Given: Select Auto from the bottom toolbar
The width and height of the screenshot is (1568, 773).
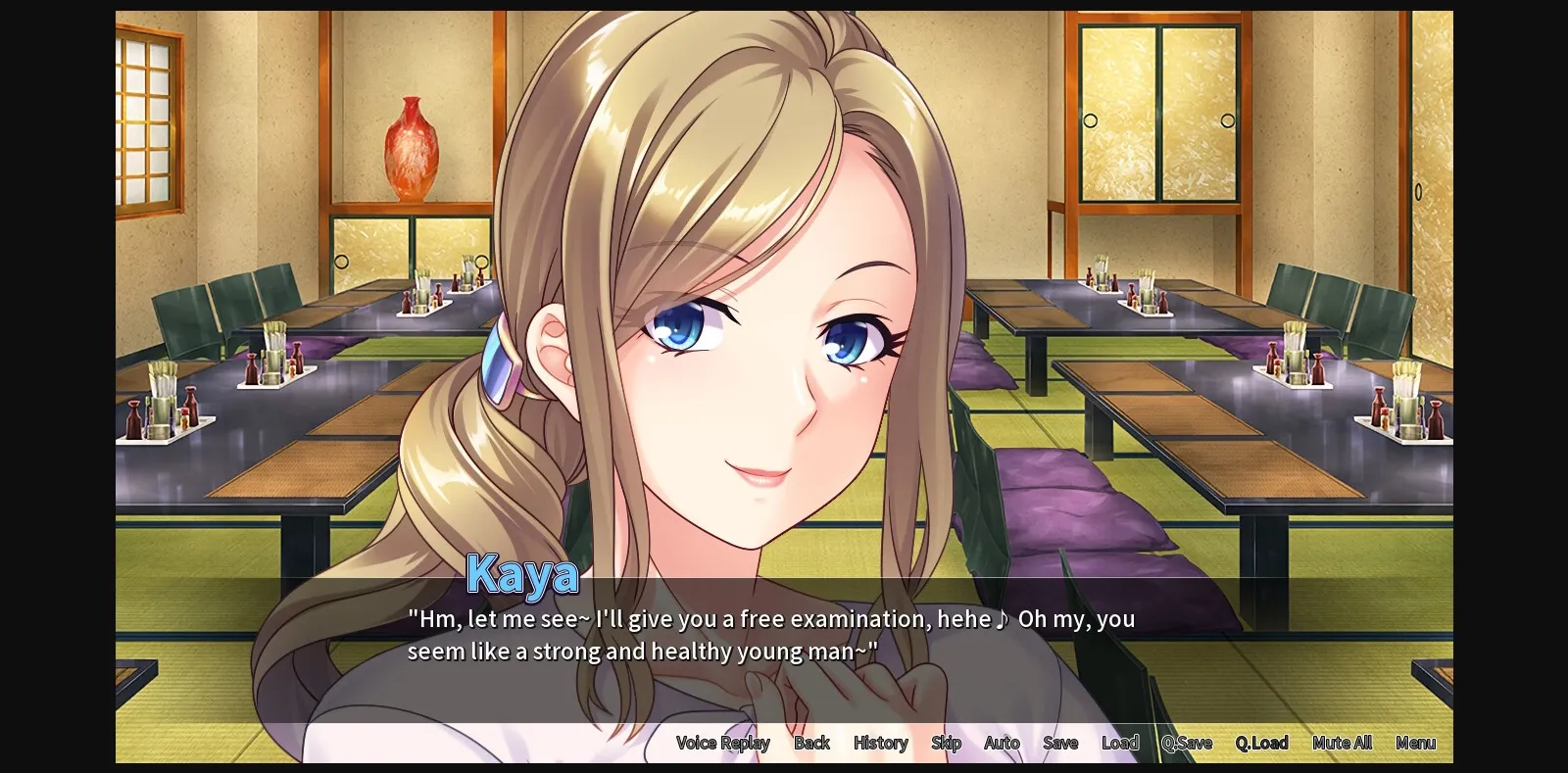Looking at the screenshot, I should pyautogui.click(x=1002, y=743).
